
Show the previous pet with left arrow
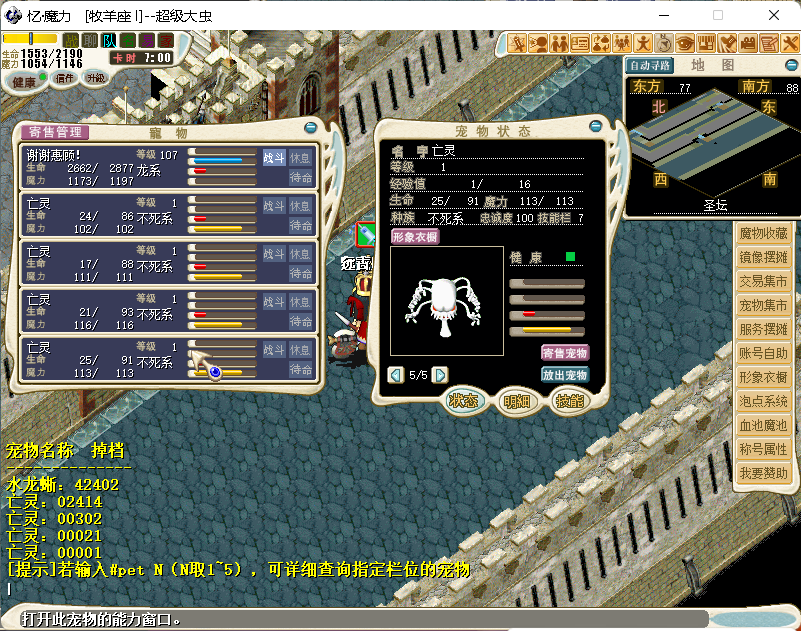396,375
